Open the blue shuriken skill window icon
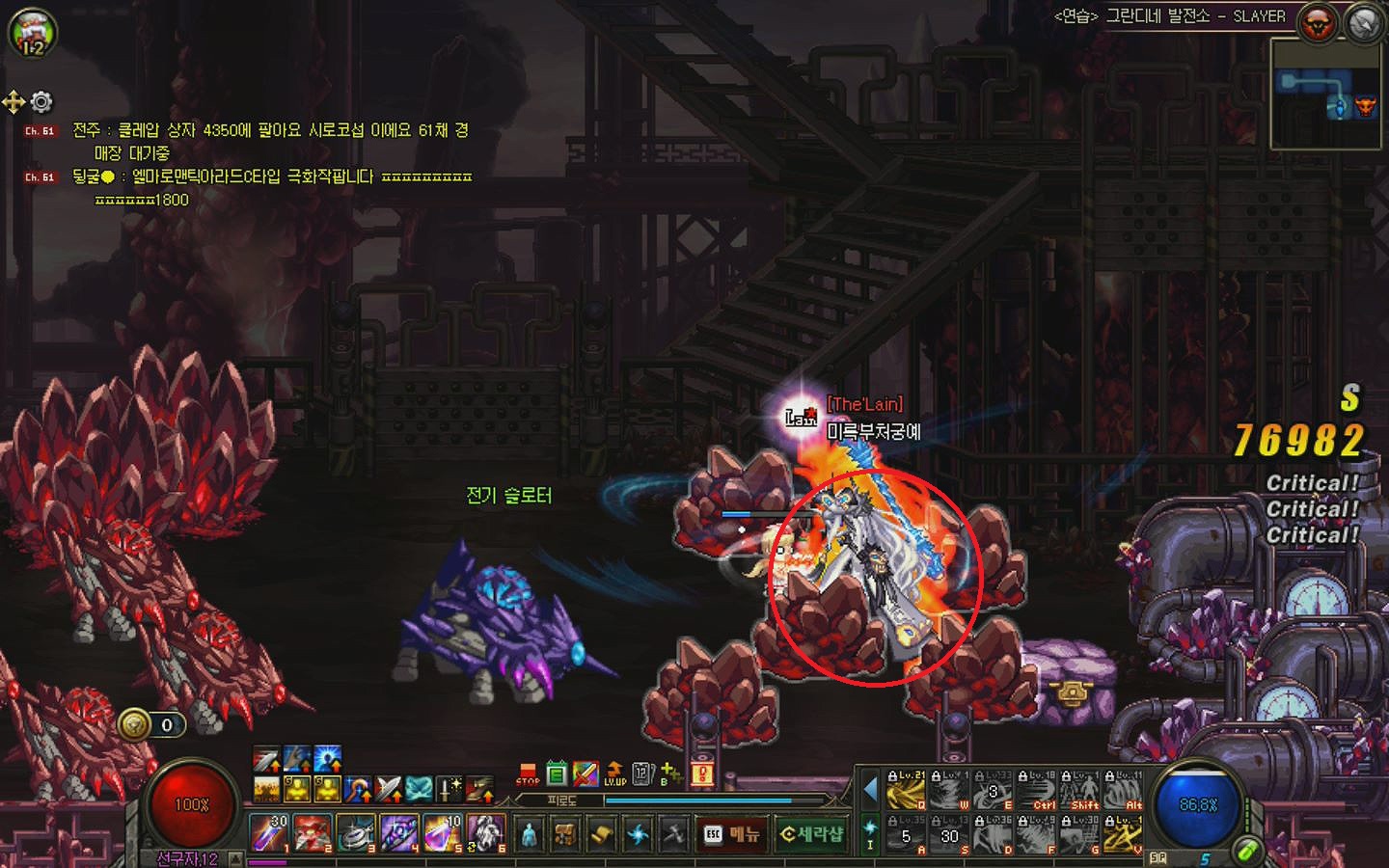This screenshot has height=868, width=1389. tap(638, 834)
